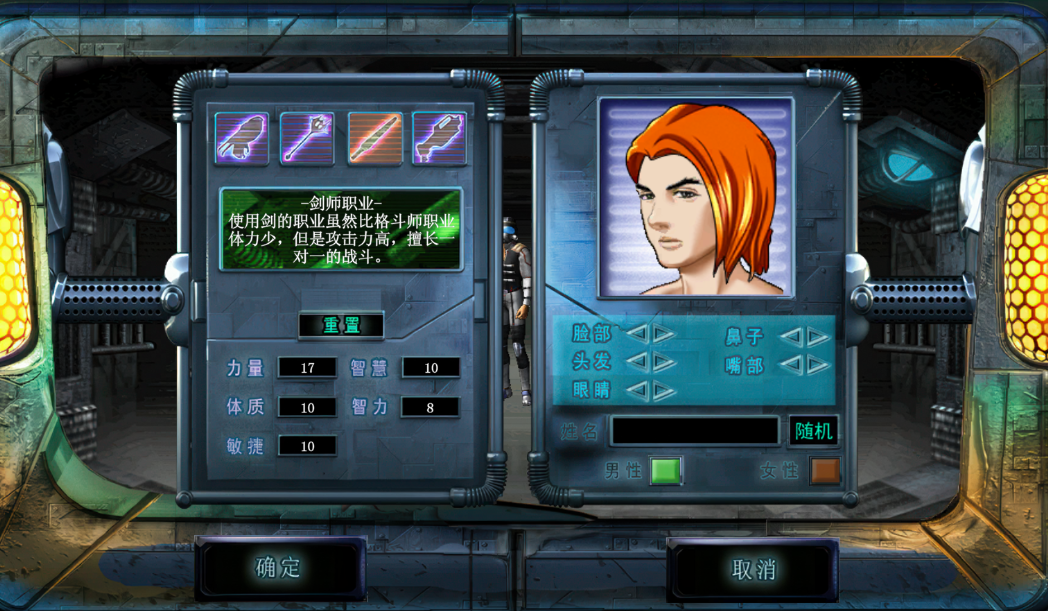This screenshot has height=611, width=1048.
Task: Focus the 姓名 name input field
Action: [695, 431]
